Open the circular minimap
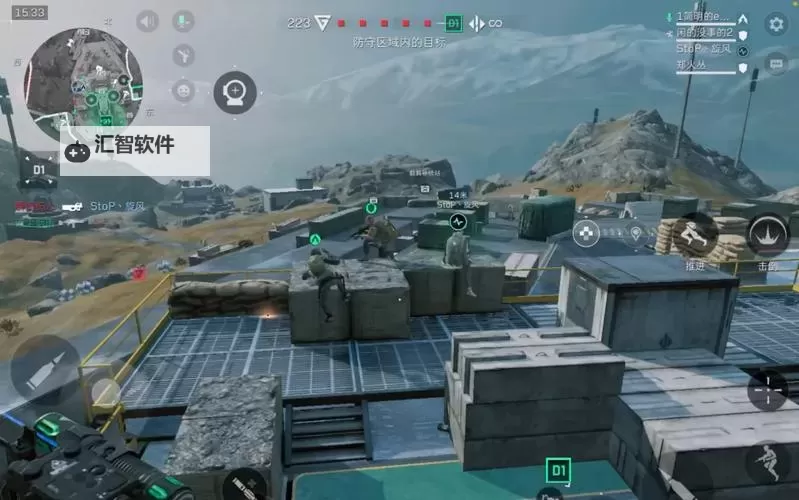This screenshot has height=500, width=799. (82, 84)
